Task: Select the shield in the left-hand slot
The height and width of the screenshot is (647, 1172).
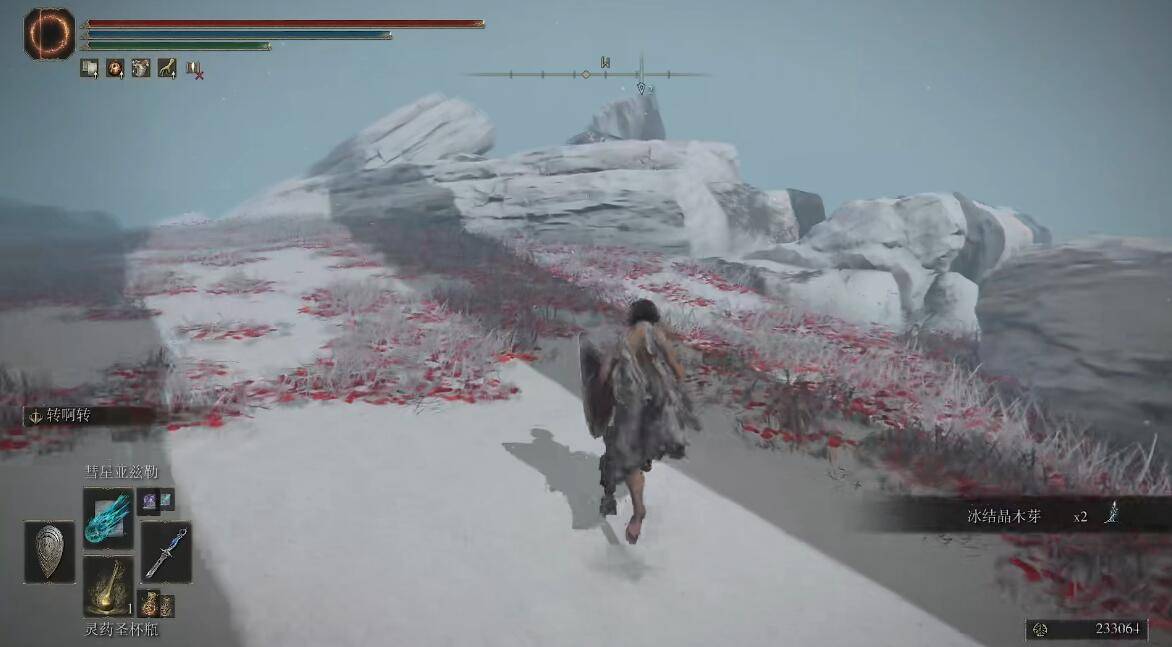Action: 49,551
